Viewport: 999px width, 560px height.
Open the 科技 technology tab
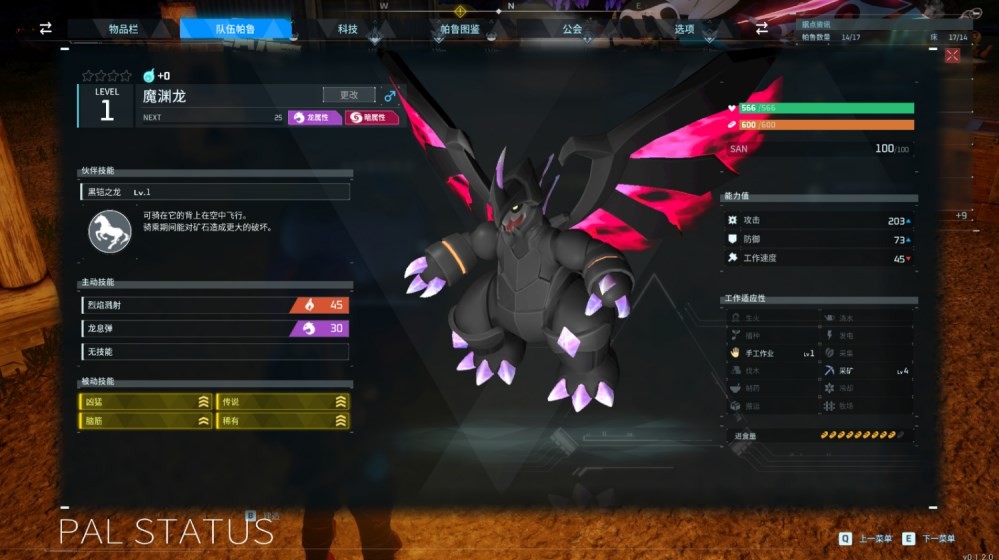pos(347,29)
